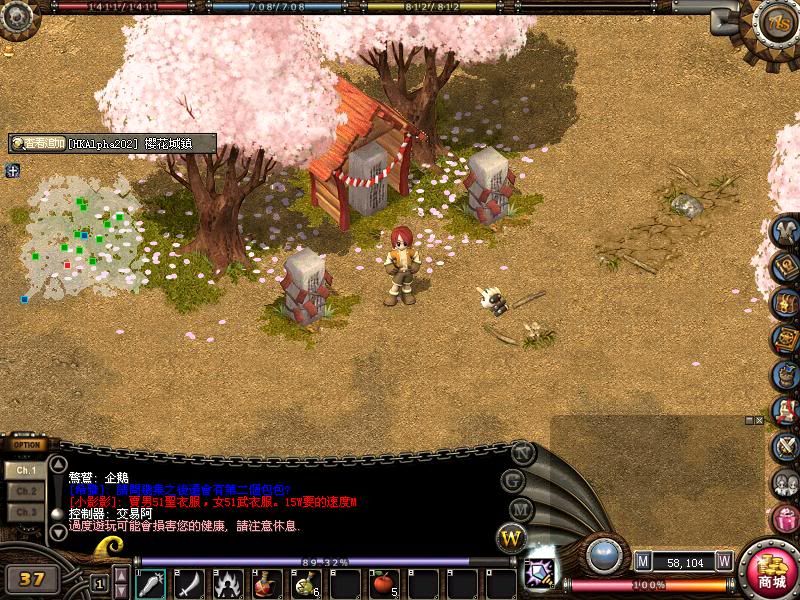Select the dagger hotbar slot
Viewport: 800px width, 600px height.
point(152,582)
